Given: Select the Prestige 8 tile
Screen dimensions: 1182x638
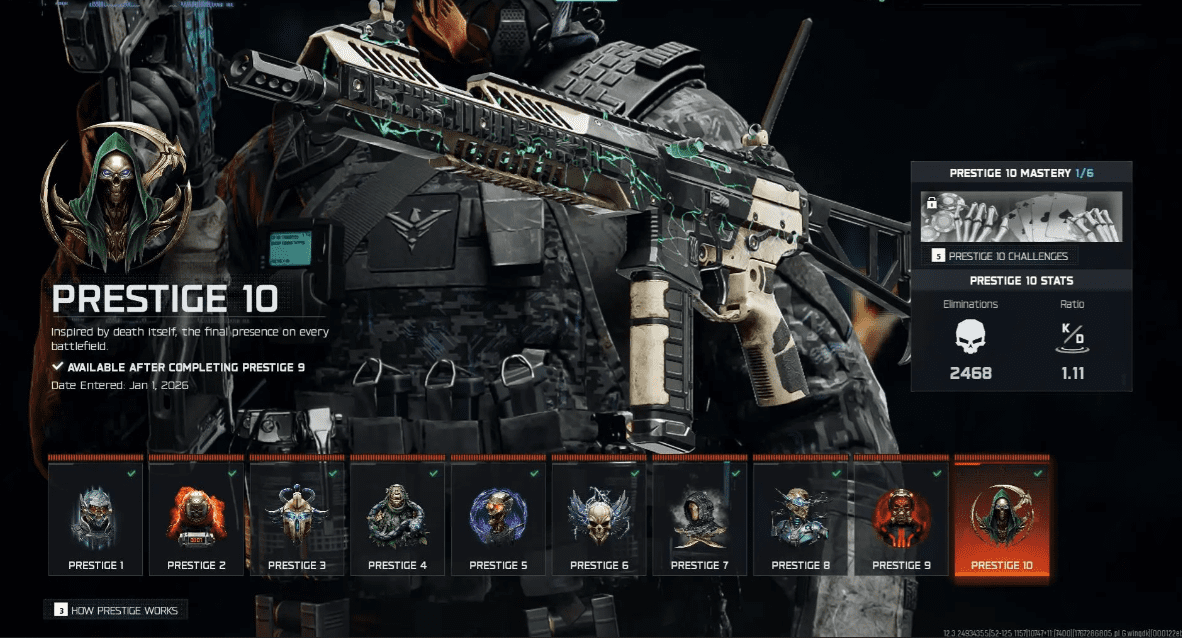Looking at the screenshot, I should 800,518.
